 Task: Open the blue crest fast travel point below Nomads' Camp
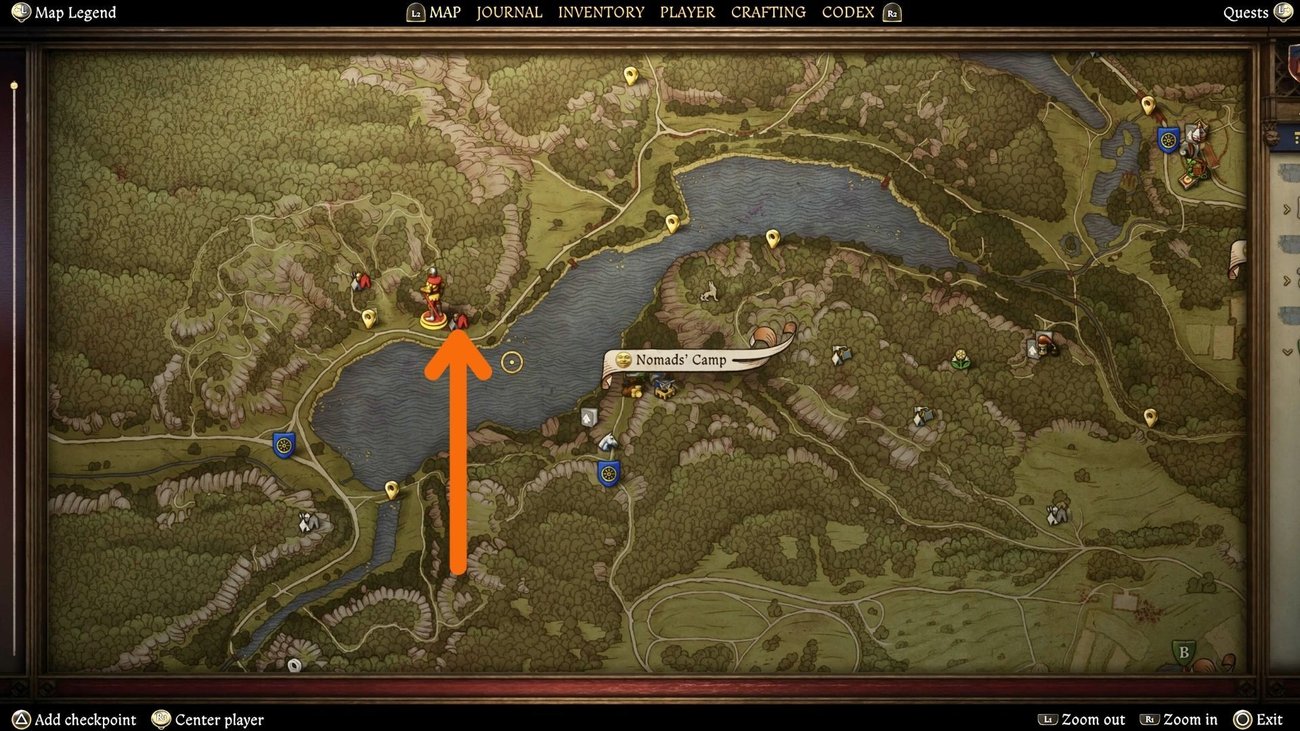tap(610, 471)
